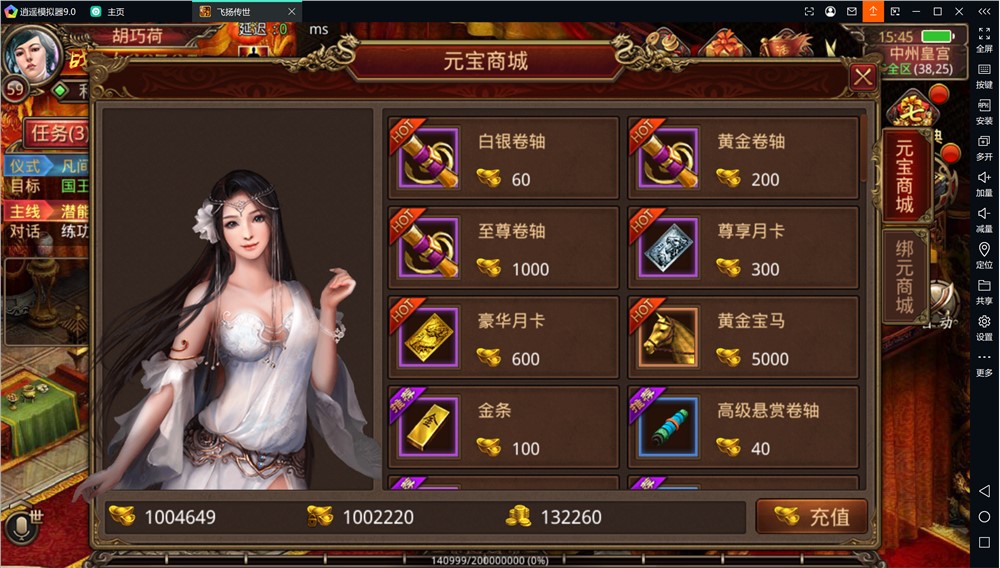The height and width of the screenshot is (568, 1000).
Task: Switch to the 绑元商城 tab
Action: [x=905, y=277]
